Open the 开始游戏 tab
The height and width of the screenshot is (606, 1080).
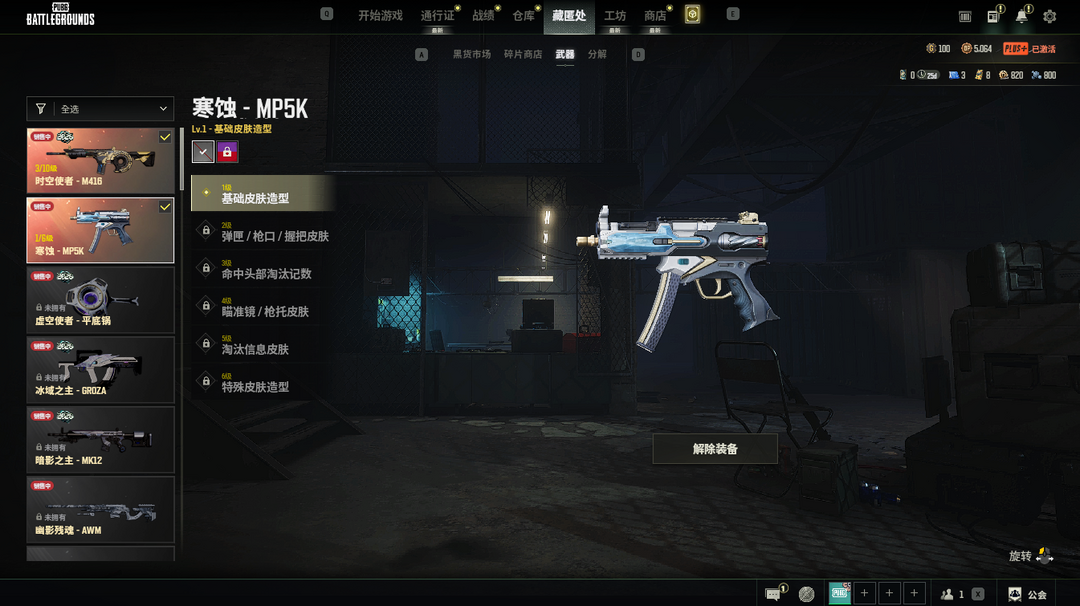point(380,16)
